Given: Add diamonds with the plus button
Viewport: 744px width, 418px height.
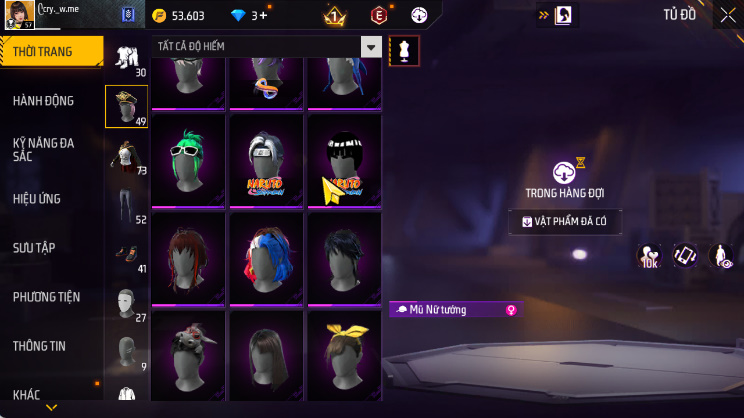Looking at the screenshot, I should pyautogui.click(x=262, y=15).
